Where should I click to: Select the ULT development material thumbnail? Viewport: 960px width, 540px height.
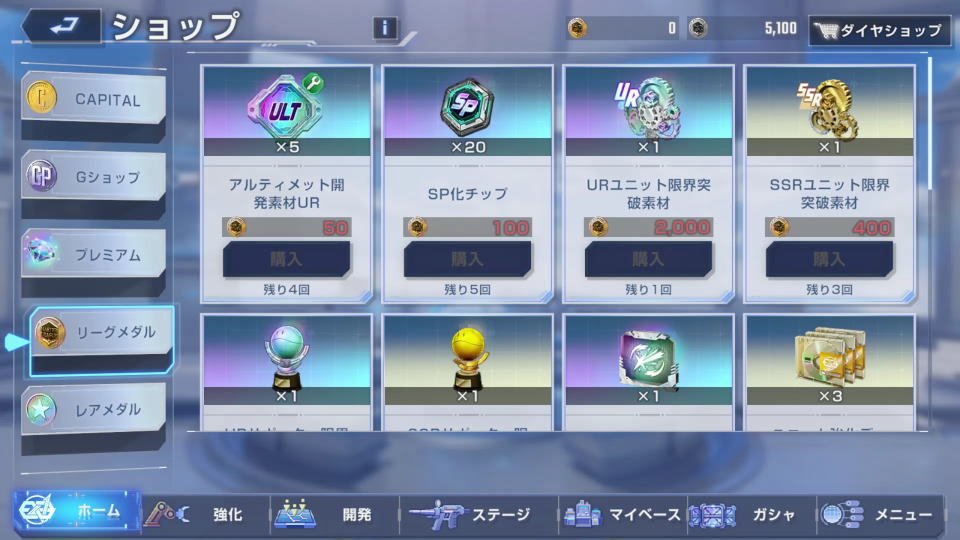click(286, 104)
